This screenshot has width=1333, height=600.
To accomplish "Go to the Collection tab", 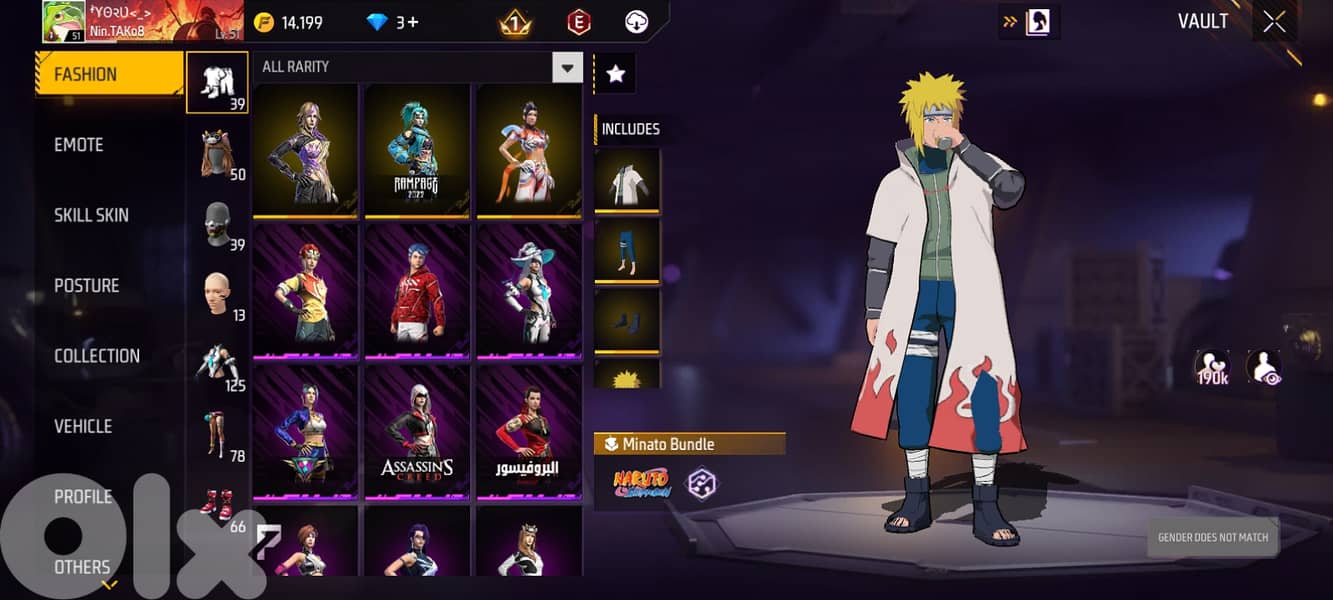I will coord(97,356).
